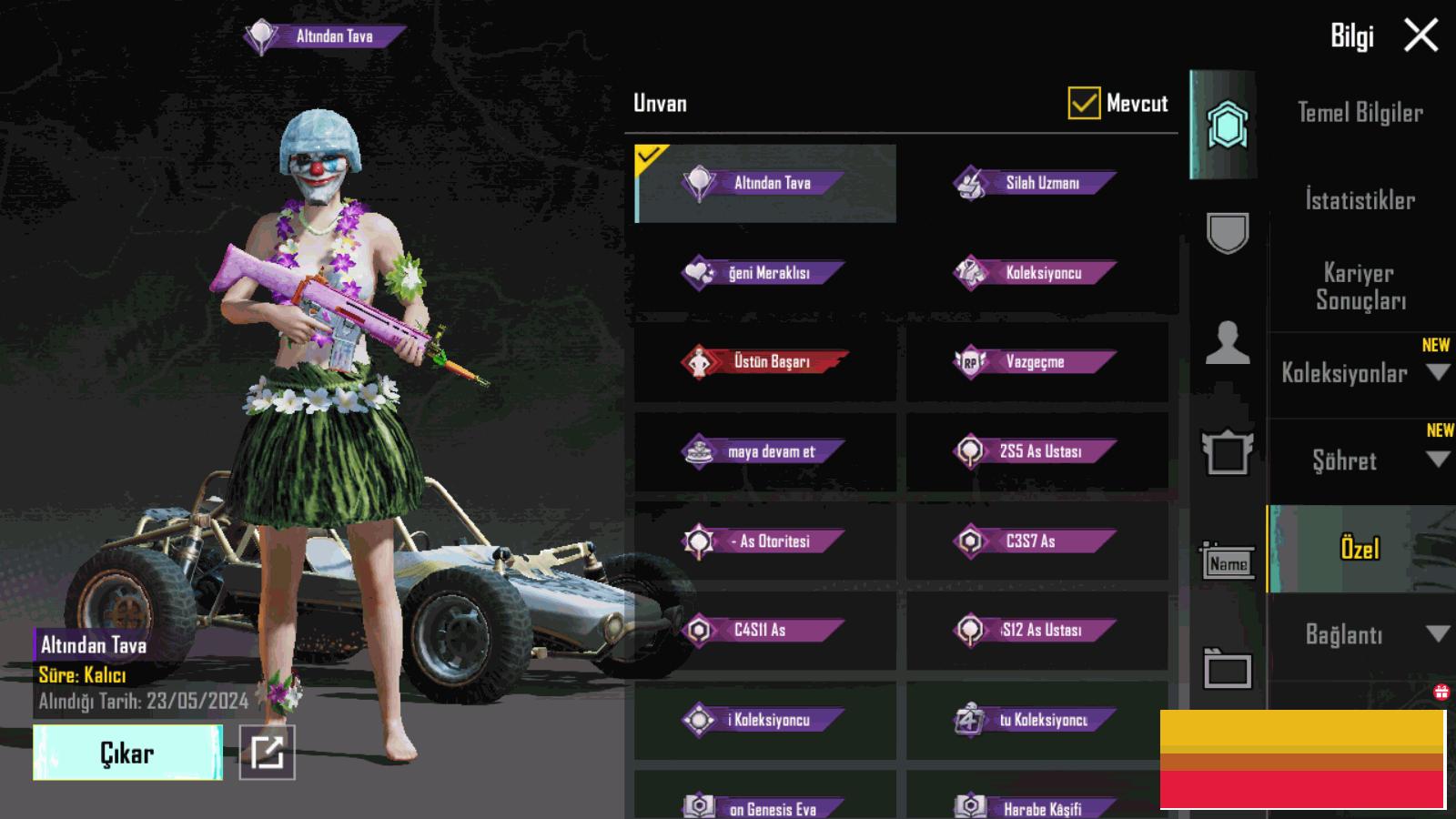Open Temel Bilgiler section
Screen dimensions: 1456x819
1360,113
